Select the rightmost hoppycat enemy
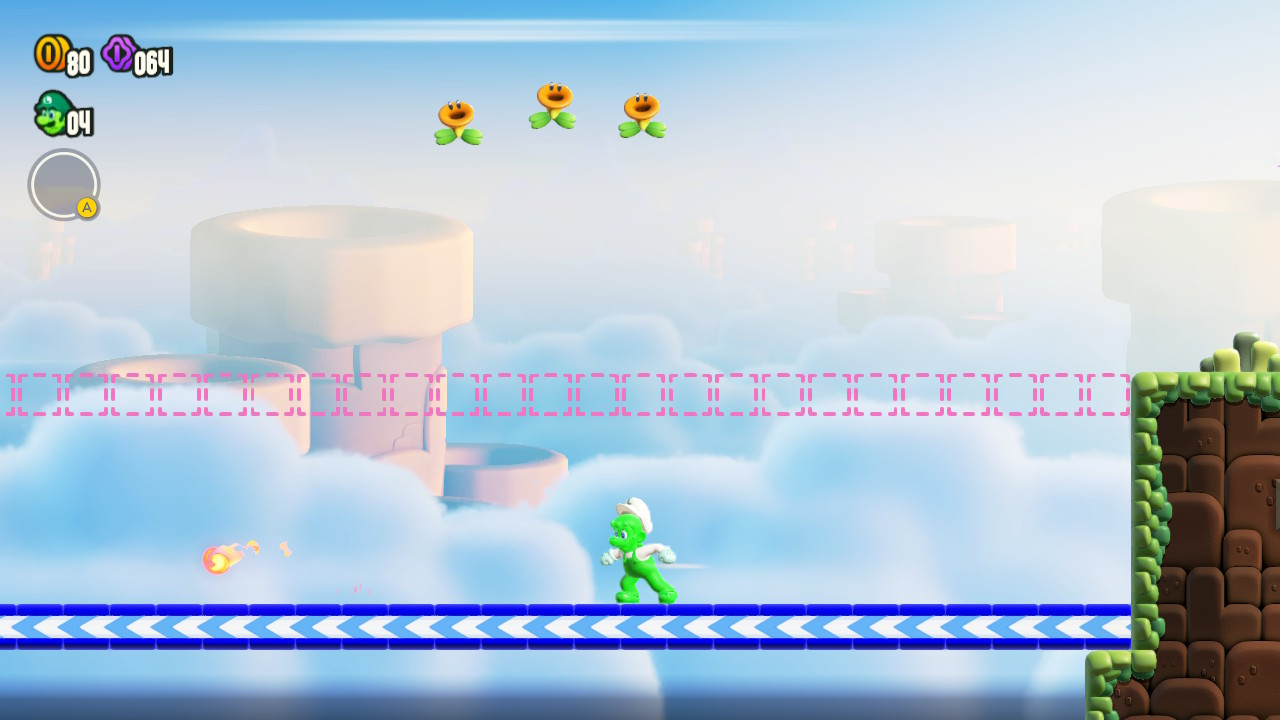Screen dimensions: 1280x720 [x=640, y=113]
